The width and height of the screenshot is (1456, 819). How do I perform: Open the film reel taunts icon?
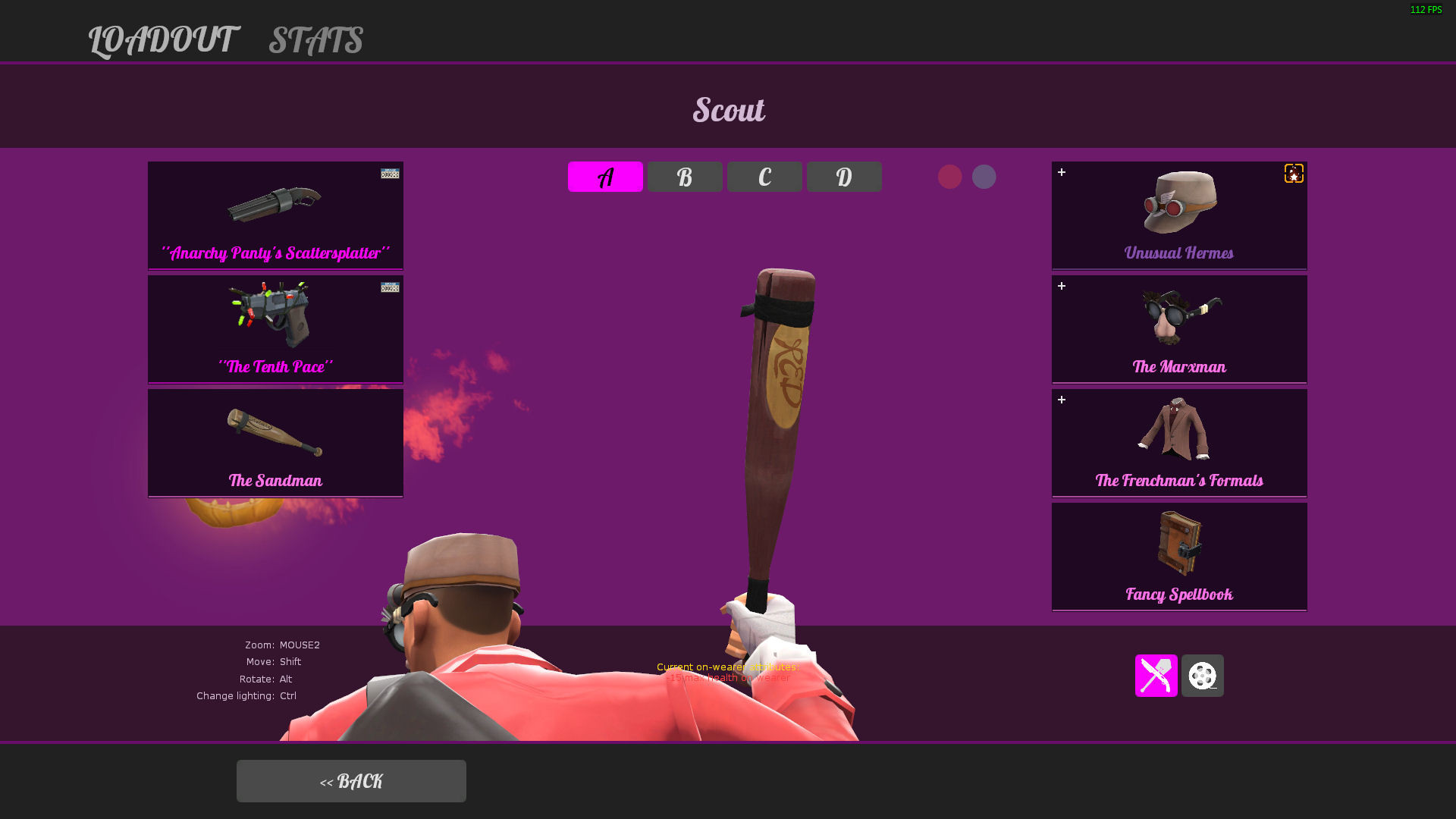1202,676
